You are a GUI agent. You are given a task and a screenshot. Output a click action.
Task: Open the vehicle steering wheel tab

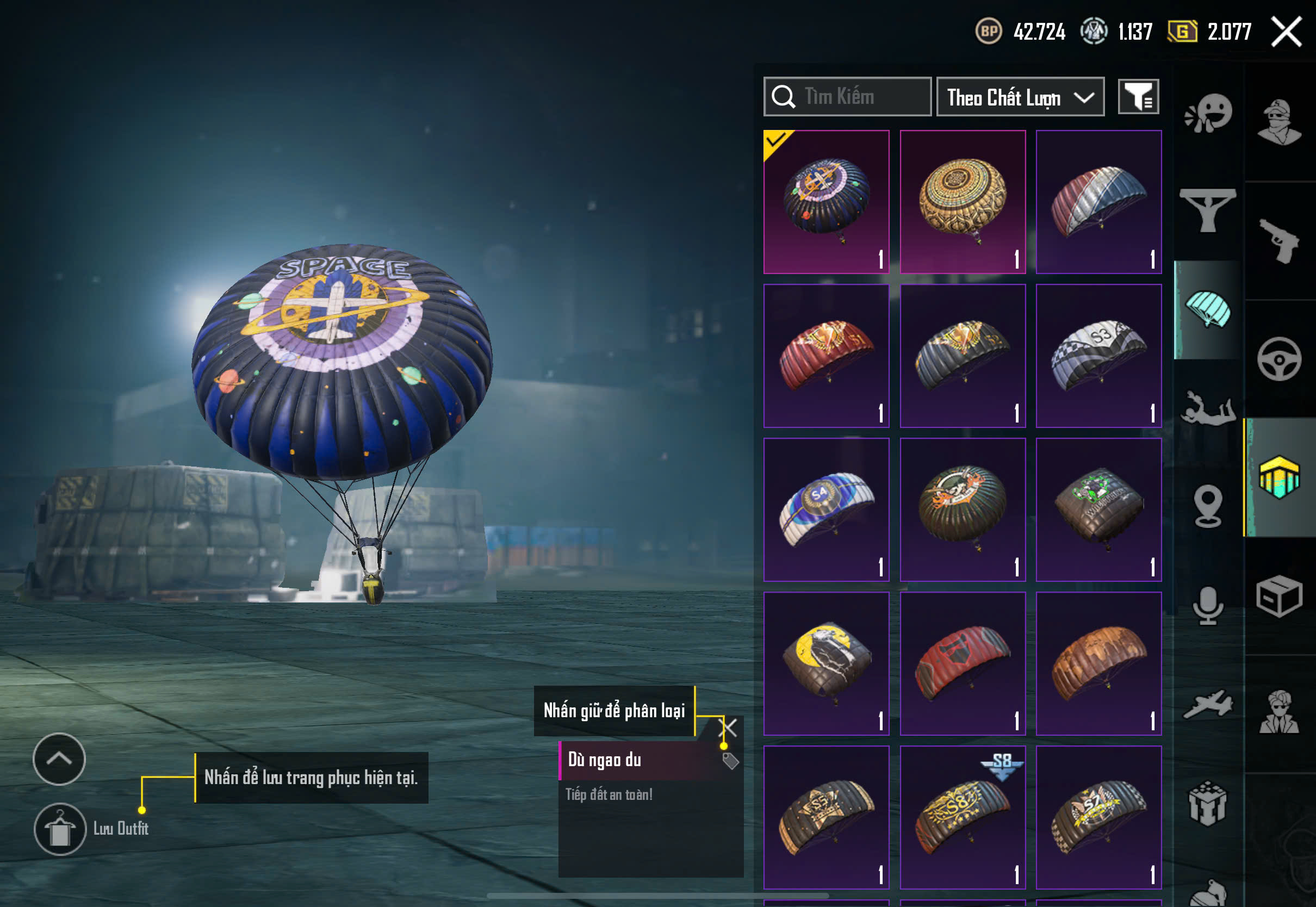tap(1279, 359)
